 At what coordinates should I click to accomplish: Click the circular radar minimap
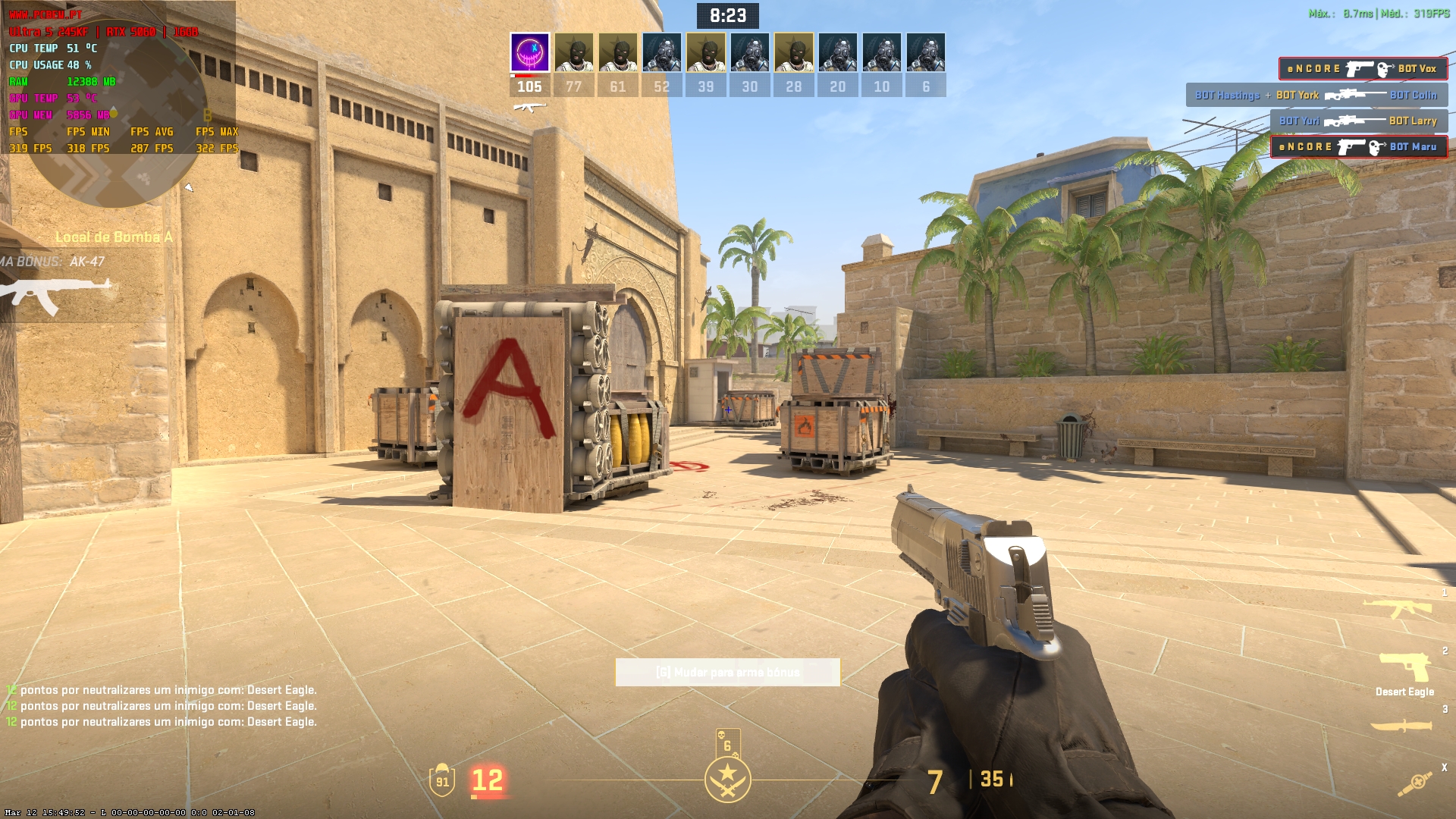[114, 121]
